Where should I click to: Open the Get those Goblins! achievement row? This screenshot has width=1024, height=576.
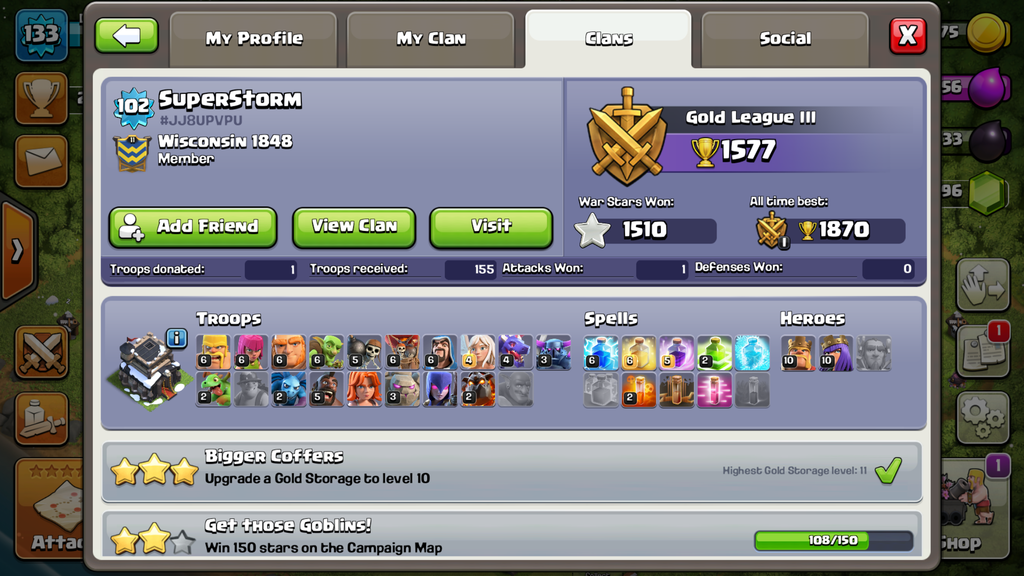(511, 535)
